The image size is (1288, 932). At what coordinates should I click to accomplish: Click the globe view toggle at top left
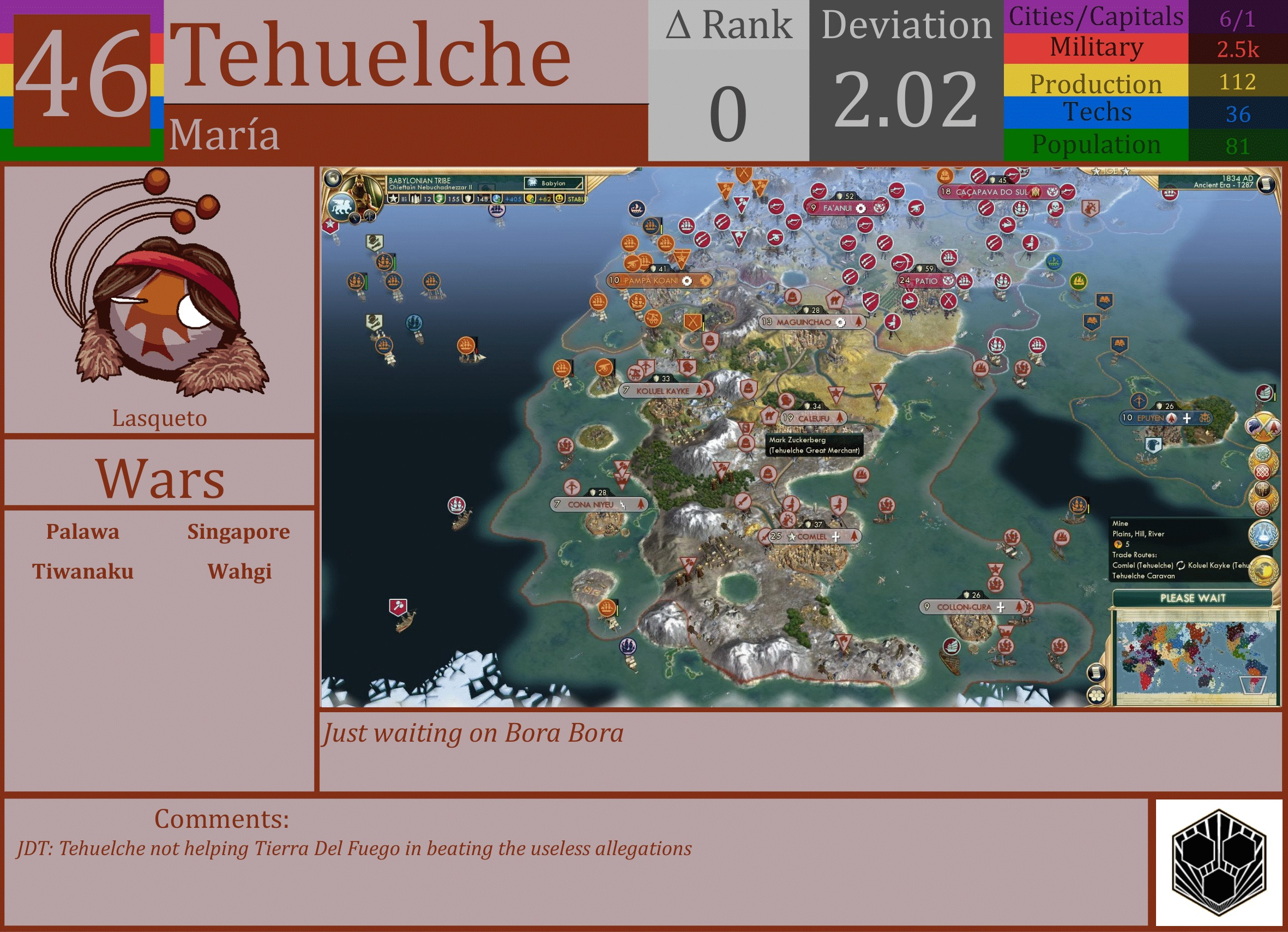333,178
